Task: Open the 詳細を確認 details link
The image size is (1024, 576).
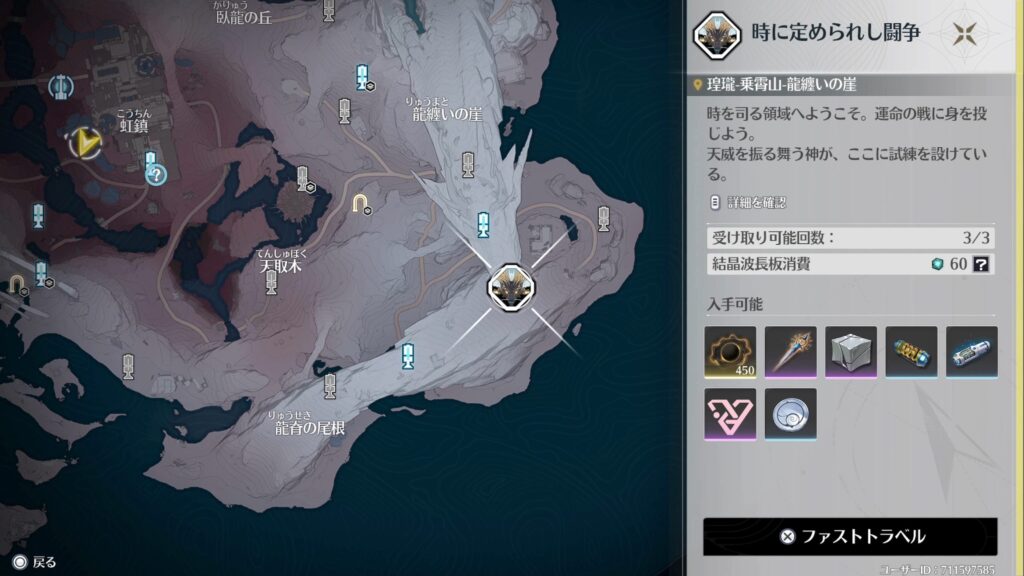Action: point(749,202)
